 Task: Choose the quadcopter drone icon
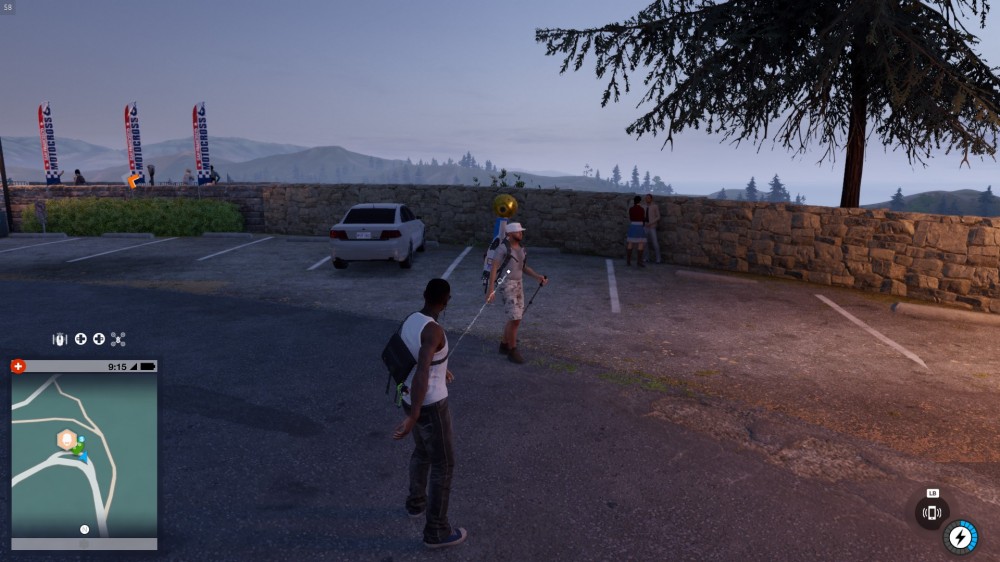(118, 340)
